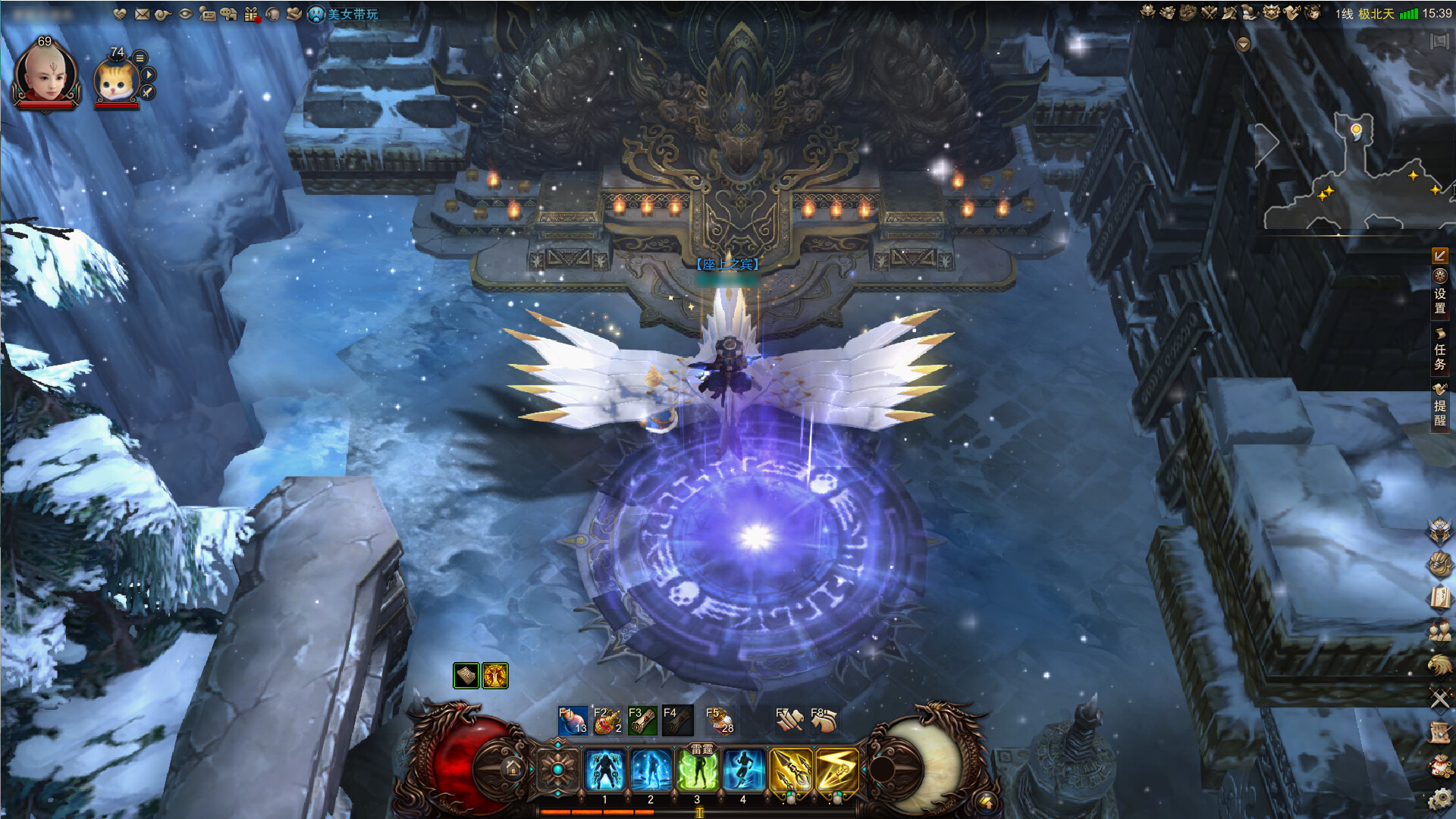Use the F2 red potion flask
The height and width of the screenshot is (819, 1456).
point(607,720)
